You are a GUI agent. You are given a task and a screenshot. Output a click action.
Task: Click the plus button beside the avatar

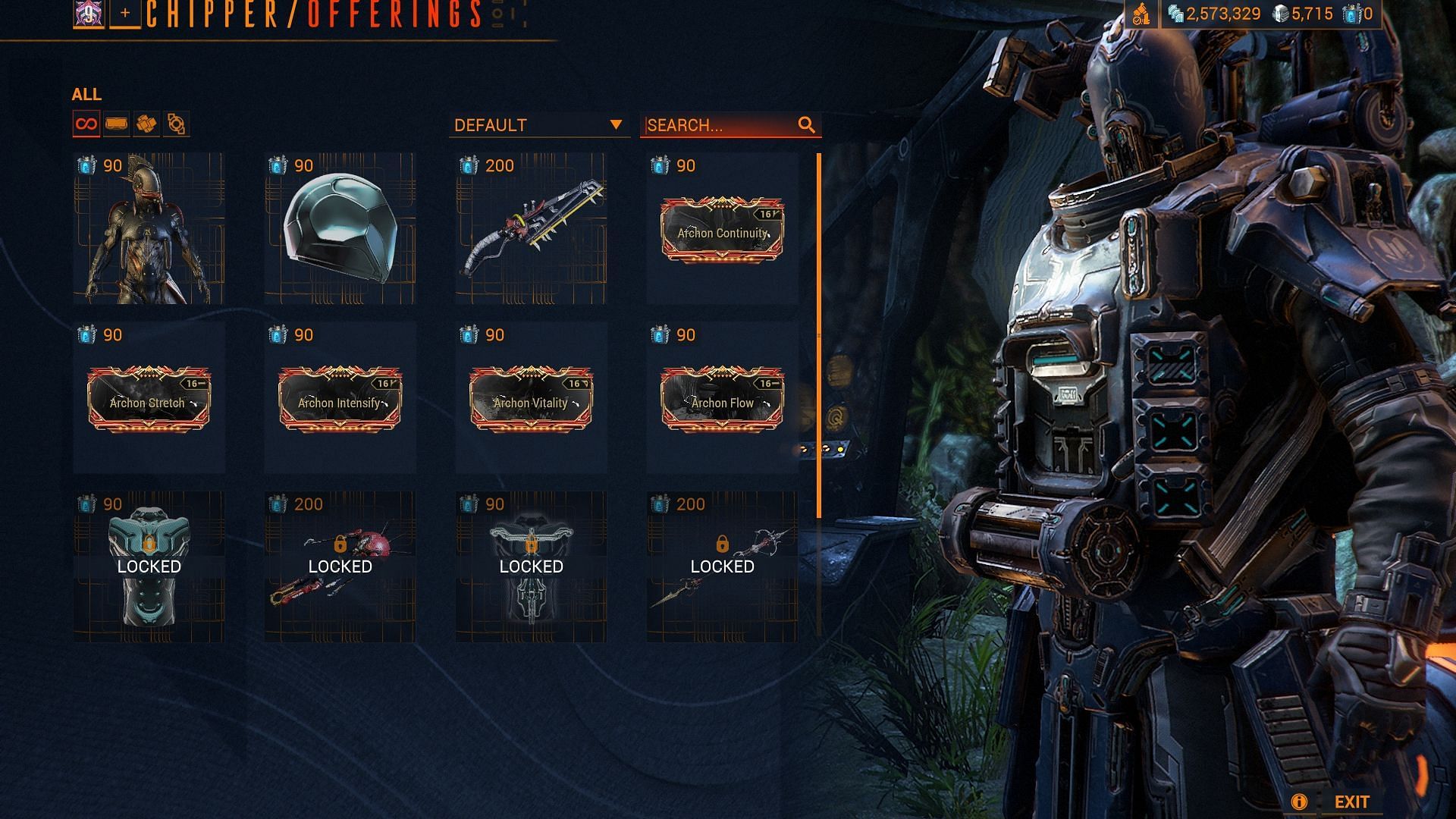pyautogui.click(x=125, y=14)
